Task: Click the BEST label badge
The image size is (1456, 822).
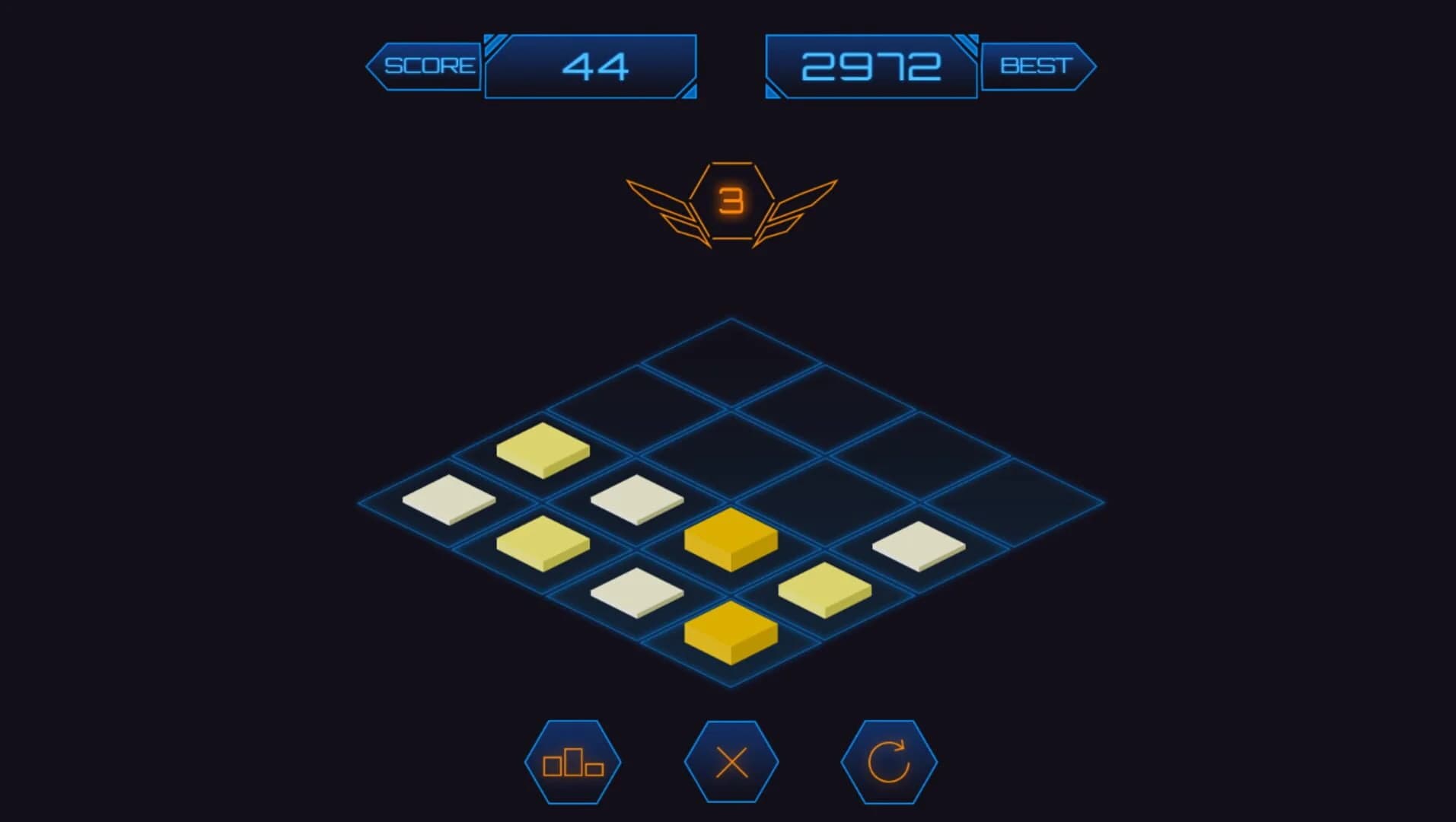Action: coord(1037,65)
